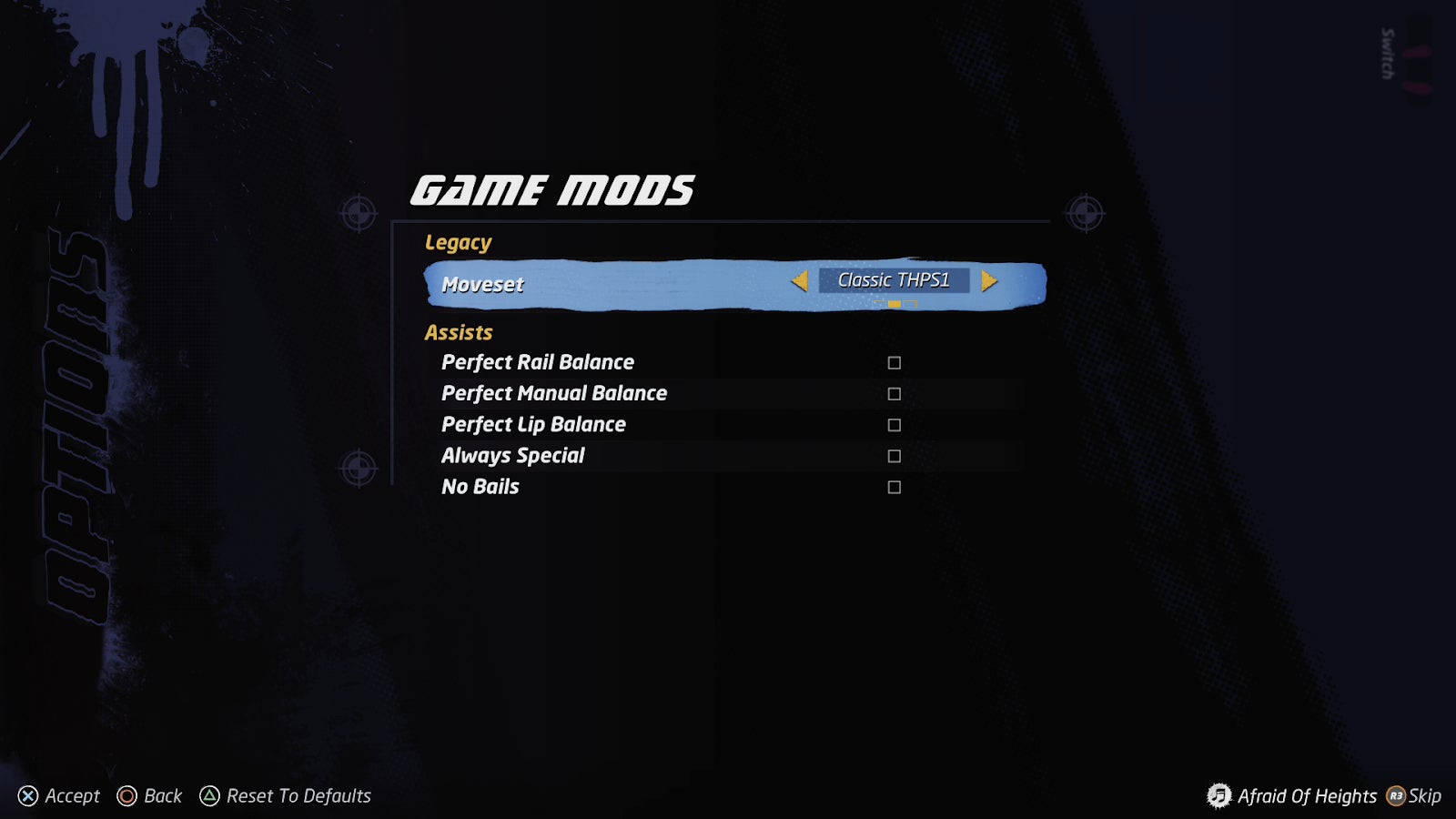Click the left arrow on the Moveset selector

pos(802,282)
